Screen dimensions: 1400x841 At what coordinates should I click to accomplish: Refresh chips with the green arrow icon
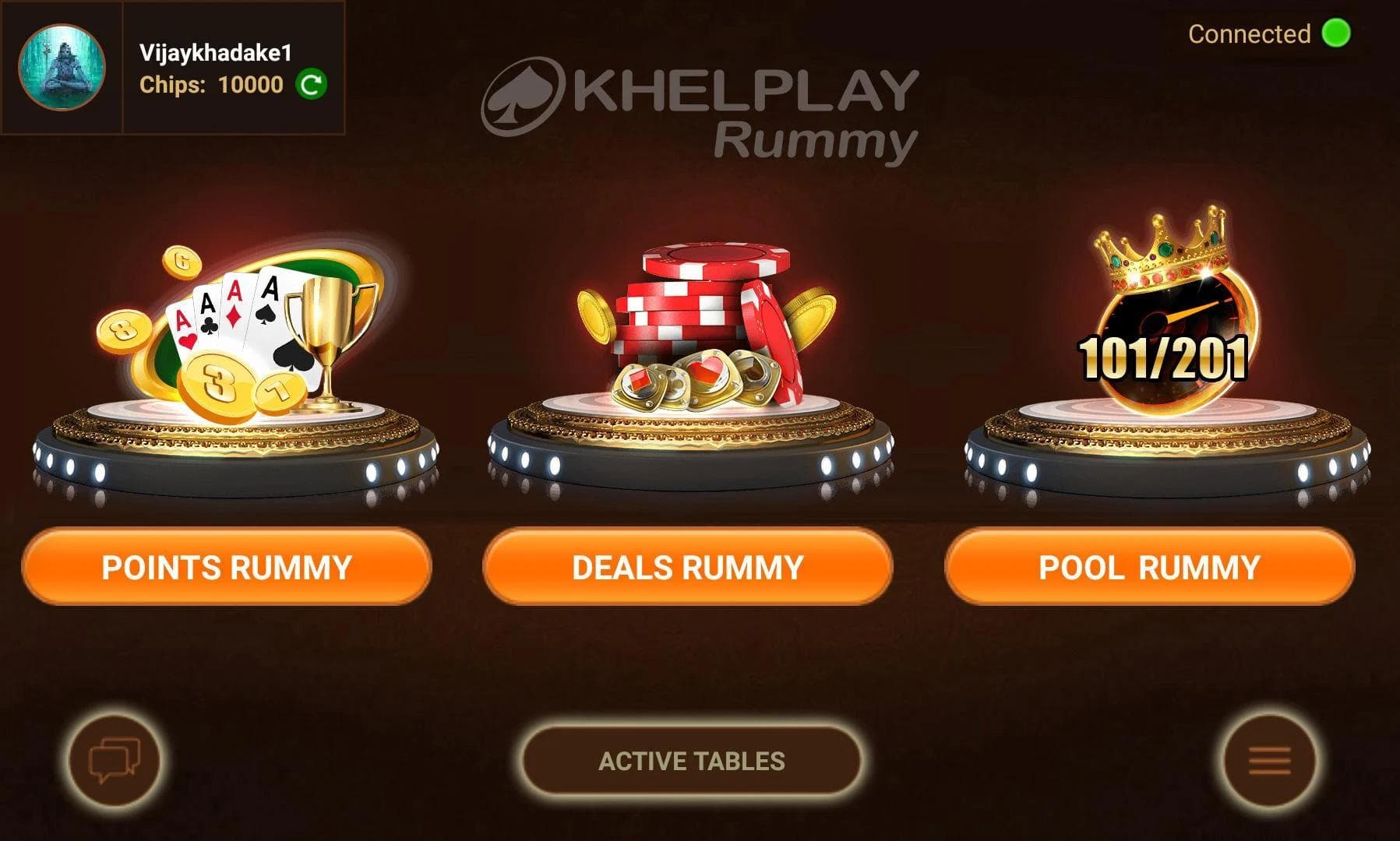[x=312, y=84]
